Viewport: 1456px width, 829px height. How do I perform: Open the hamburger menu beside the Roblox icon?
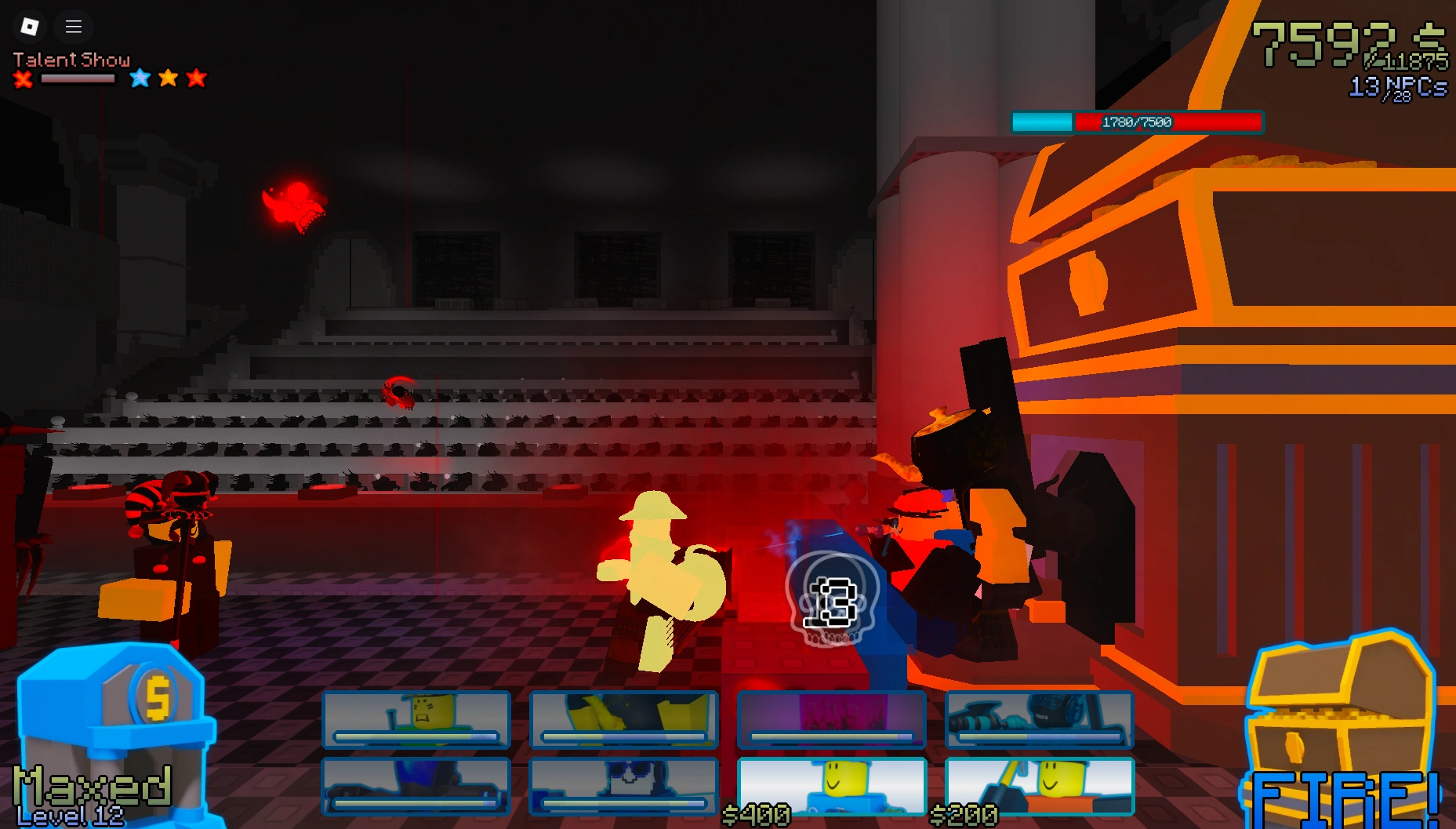pyautogui.click(x=74, y=26)
